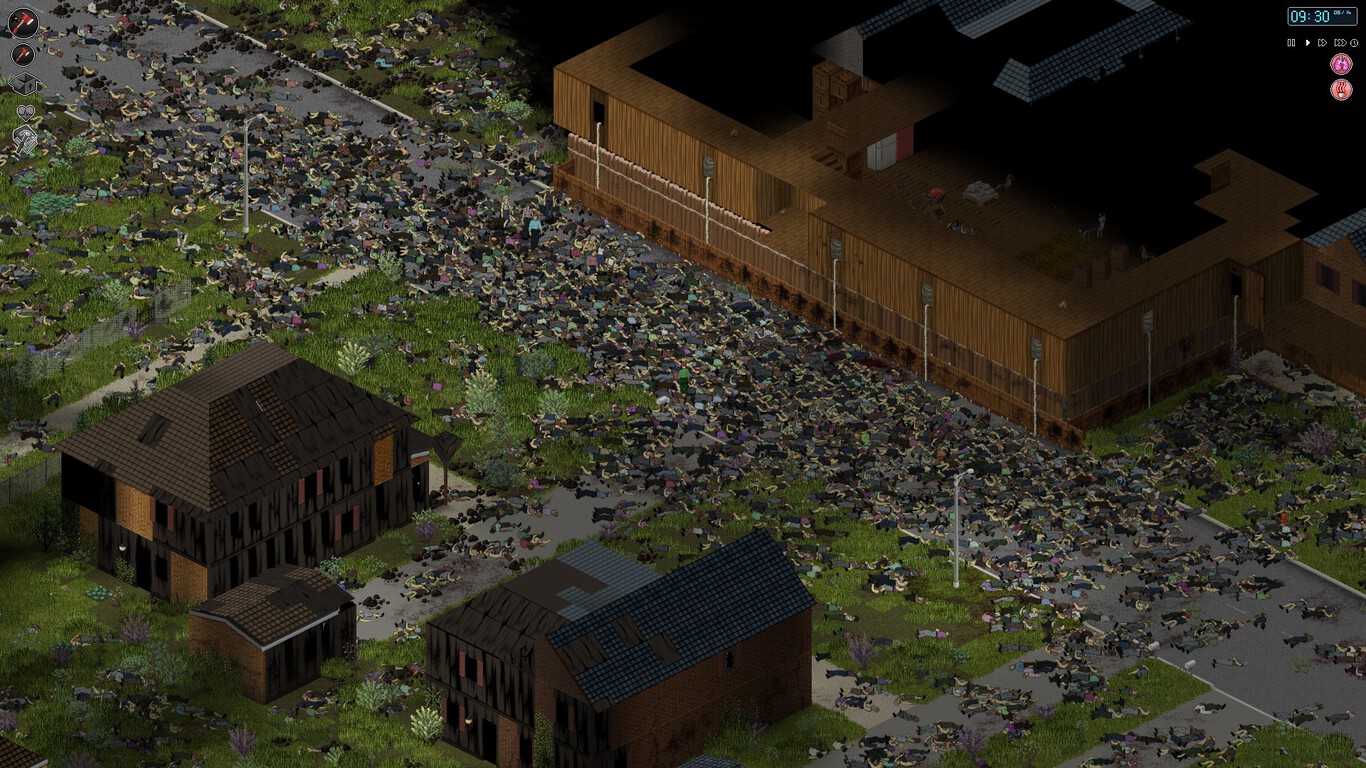Image resolution: width=1366 pixels, height=768 pixels.
Task: Set normal speed with the play button
Action: pos(1308,42)
